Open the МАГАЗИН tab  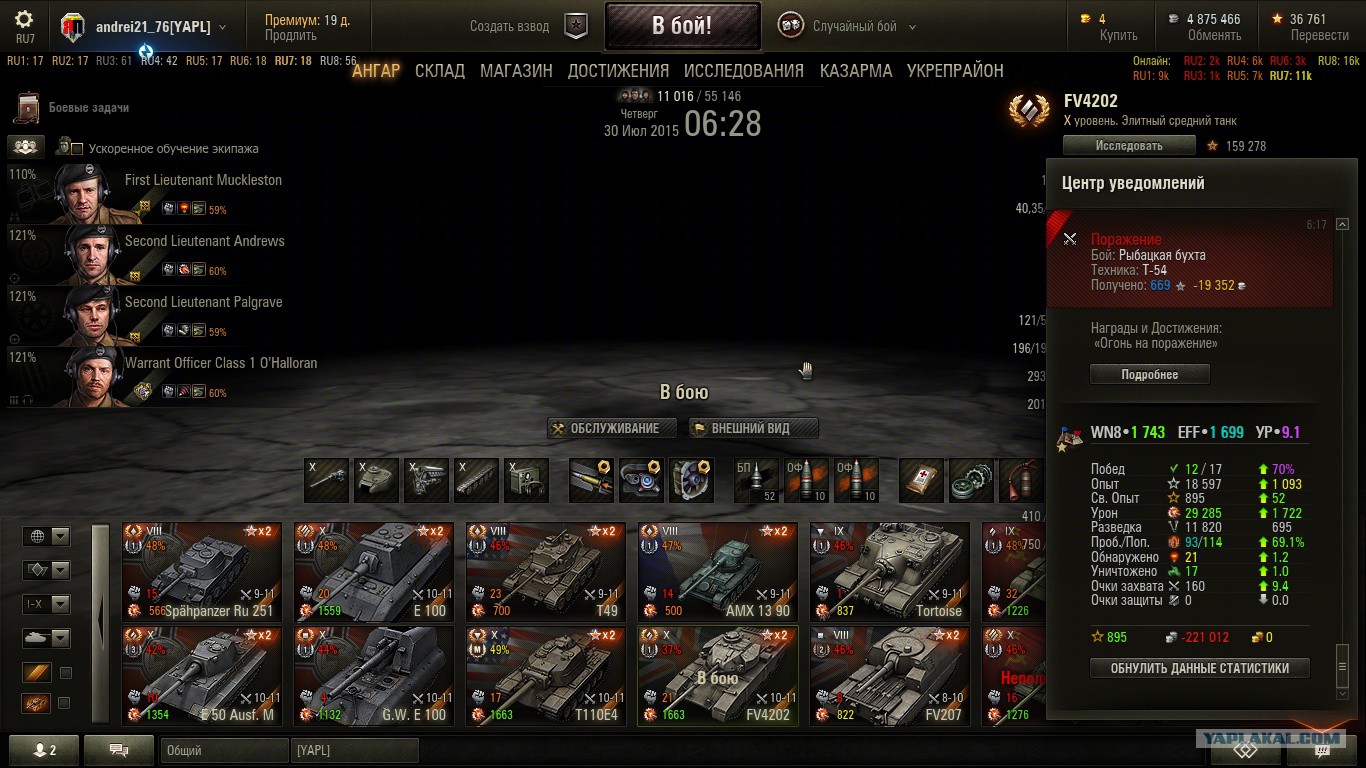(x=516, y=71)
